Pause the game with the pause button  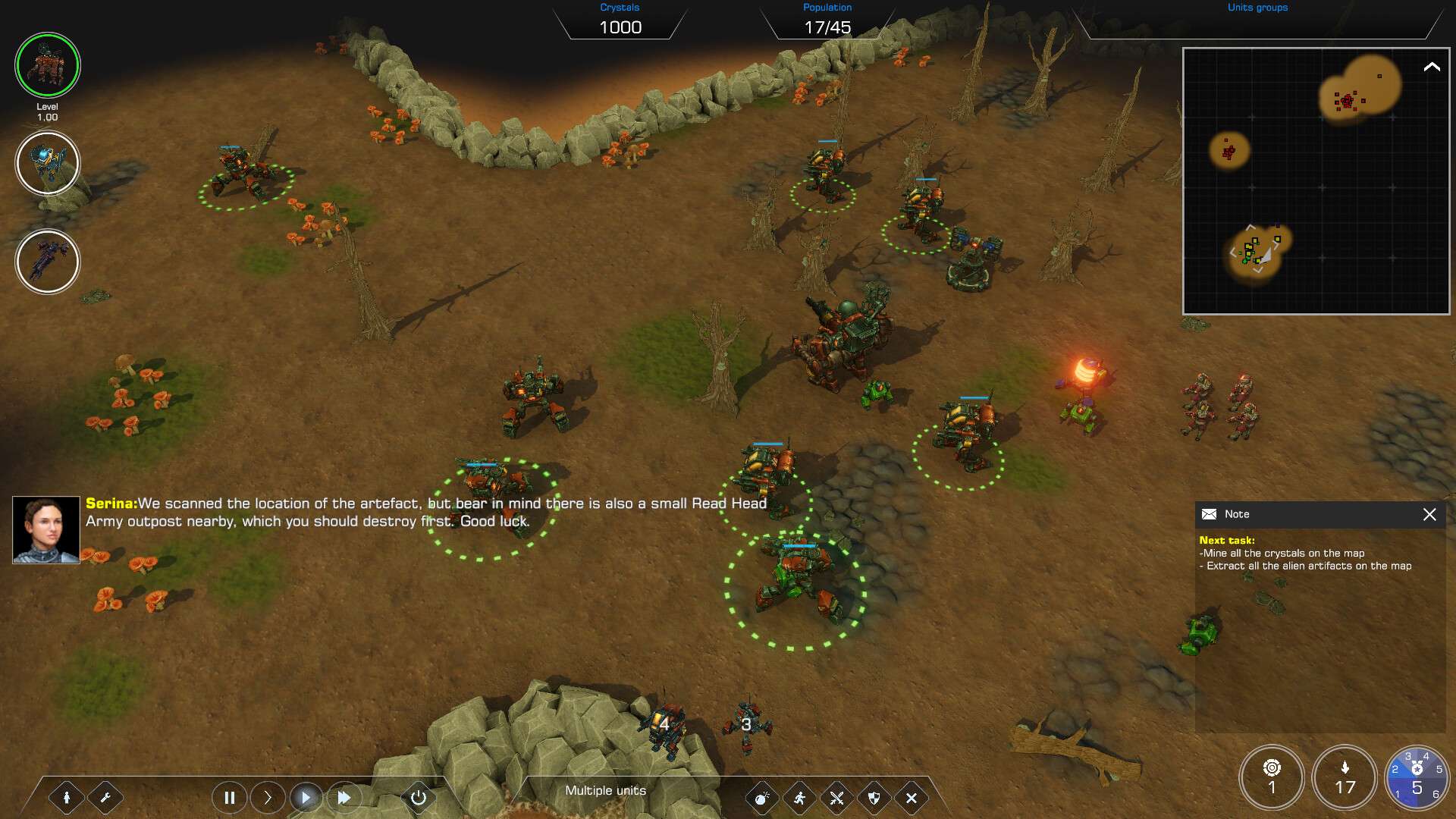coord(230,798)
